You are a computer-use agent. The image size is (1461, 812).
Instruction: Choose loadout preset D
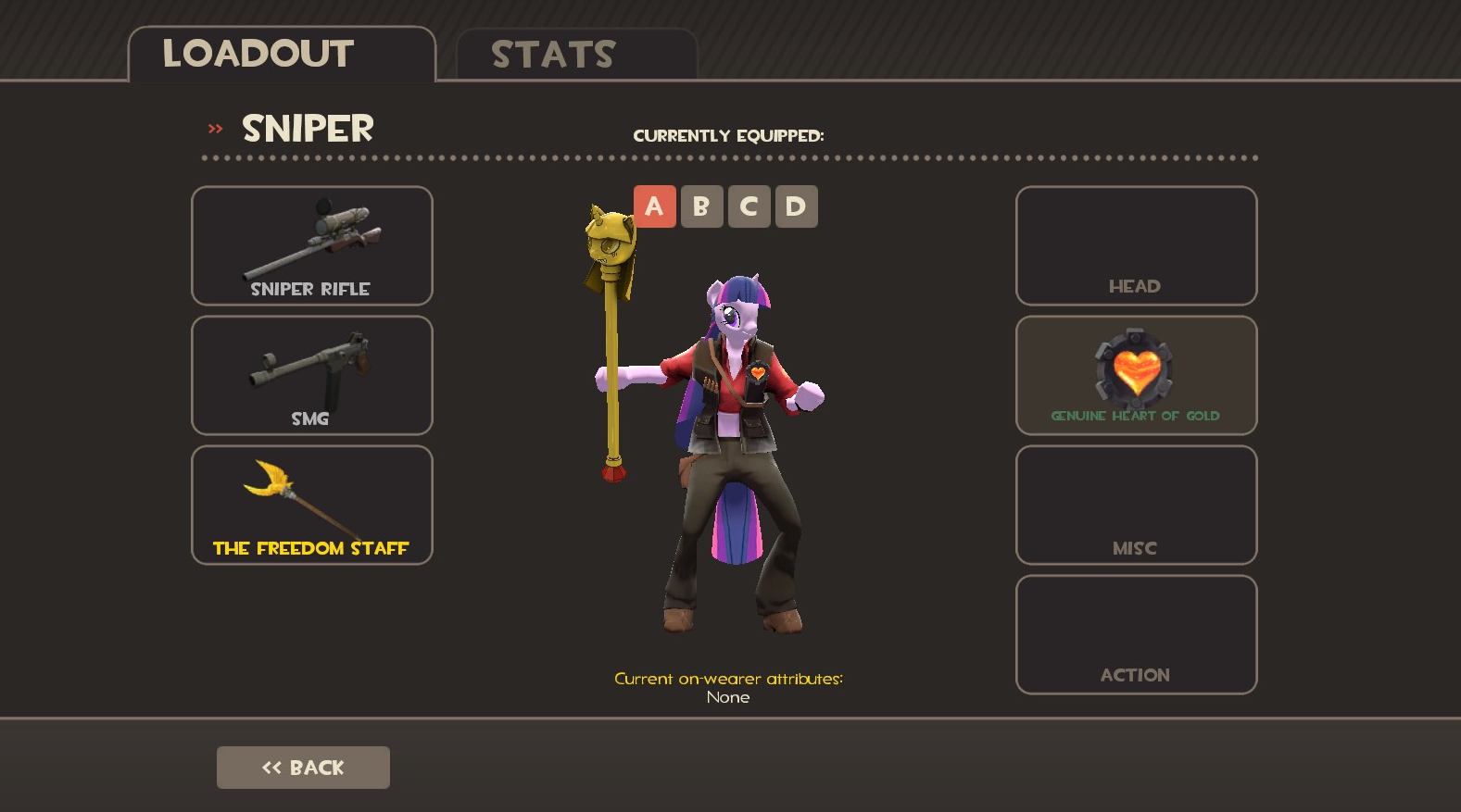796,206
